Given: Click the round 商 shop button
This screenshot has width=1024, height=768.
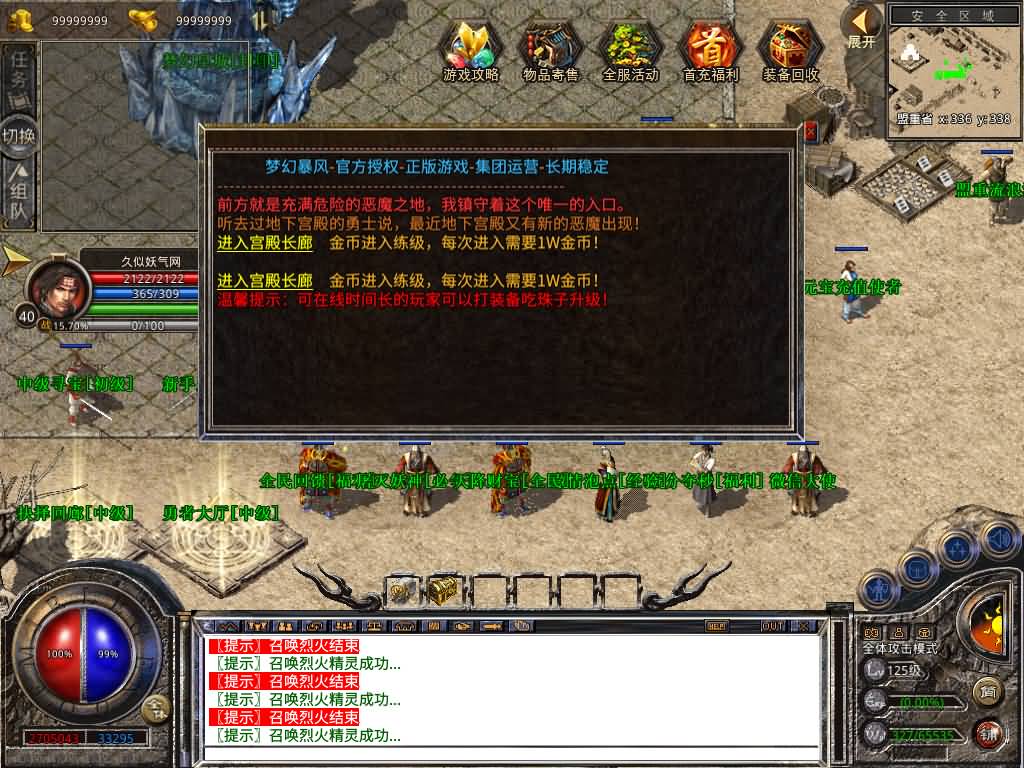Looking at the screenshot, I should [x=987, y=690].
